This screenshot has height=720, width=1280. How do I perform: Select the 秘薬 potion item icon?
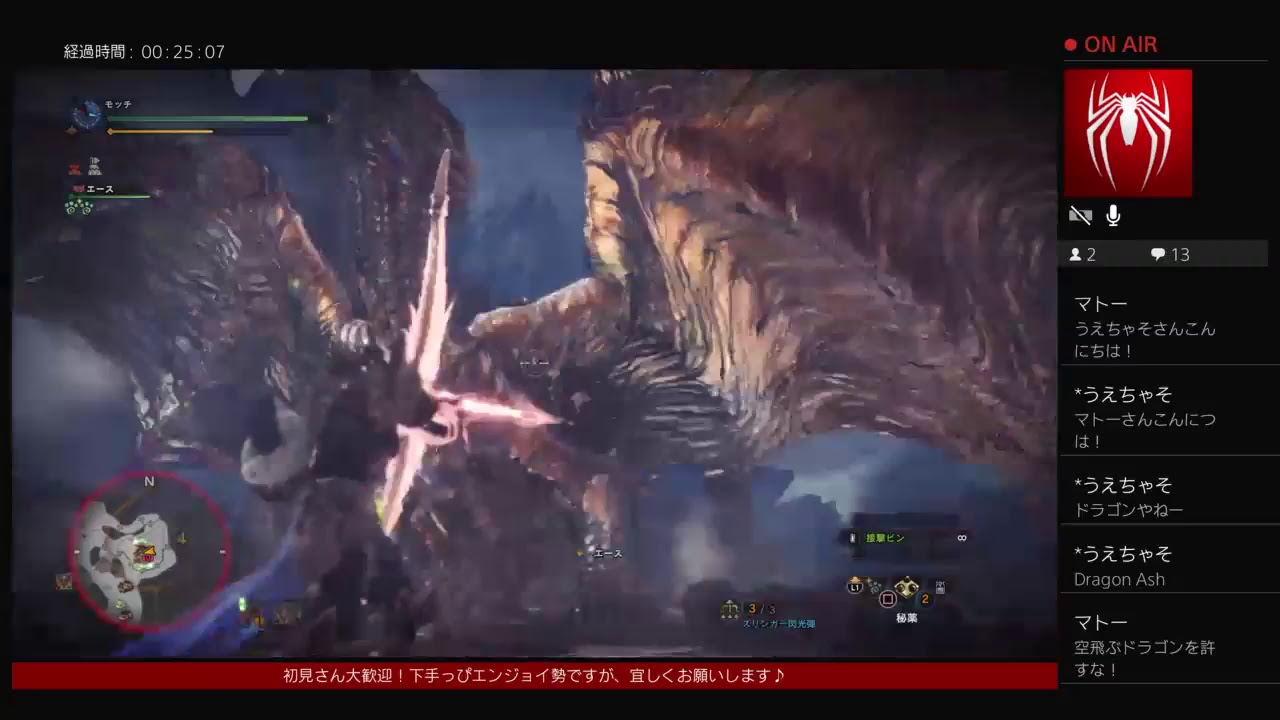[x=906, y=590]
